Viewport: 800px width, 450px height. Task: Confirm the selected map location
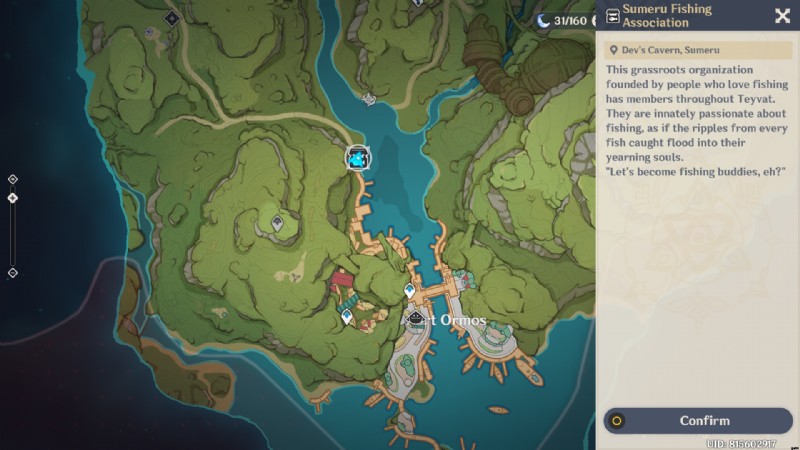[x=698, y=421]
